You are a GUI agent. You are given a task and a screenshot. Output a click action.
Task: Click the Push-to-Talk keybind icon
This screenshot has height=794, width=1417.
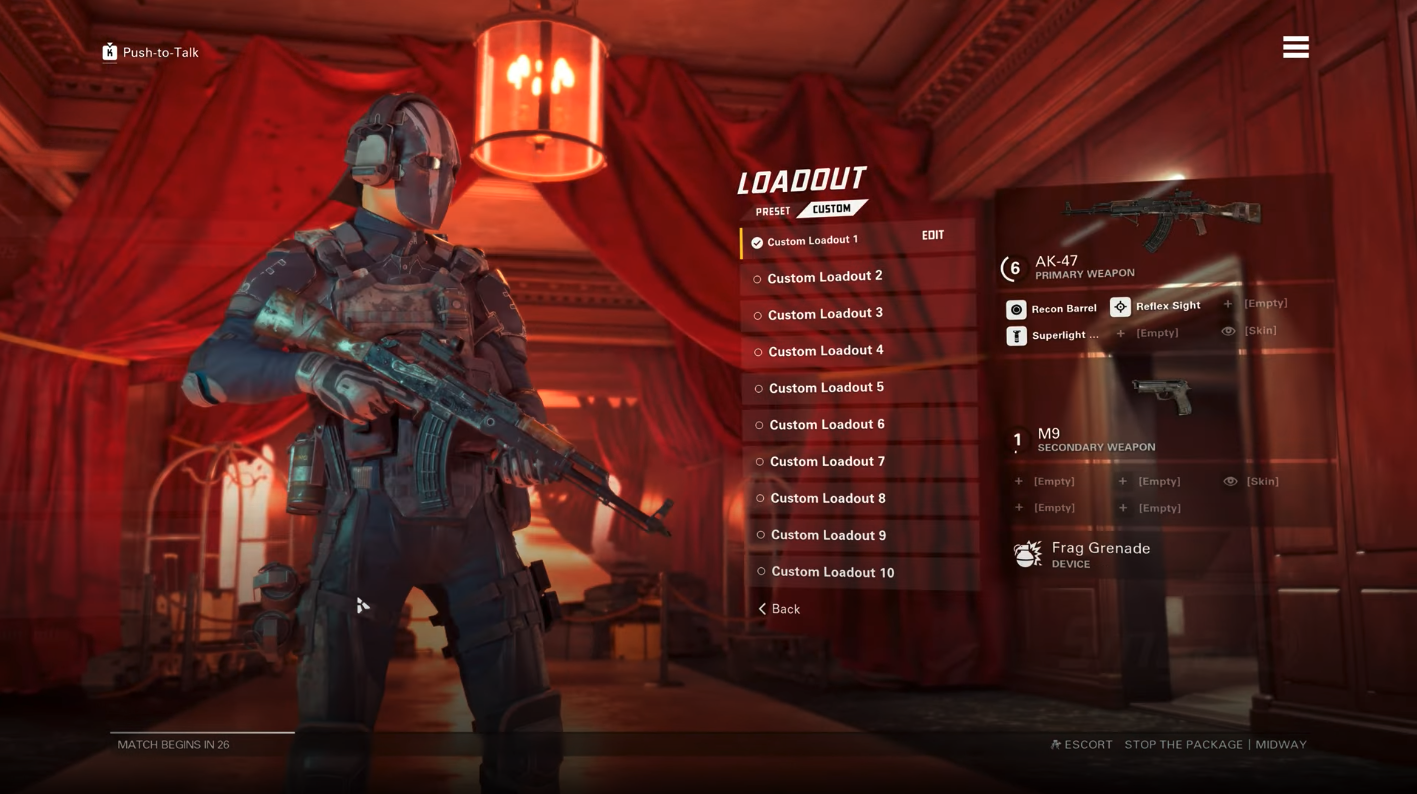108,51
